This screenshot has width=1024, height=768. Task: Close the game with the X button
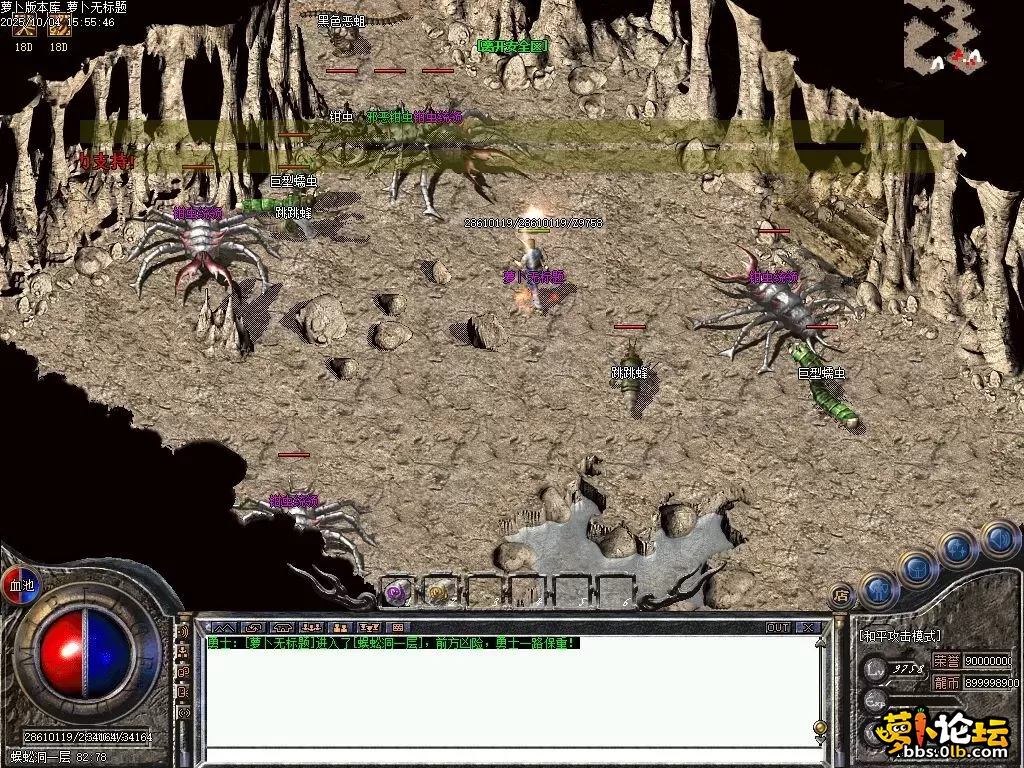(808, 628)
